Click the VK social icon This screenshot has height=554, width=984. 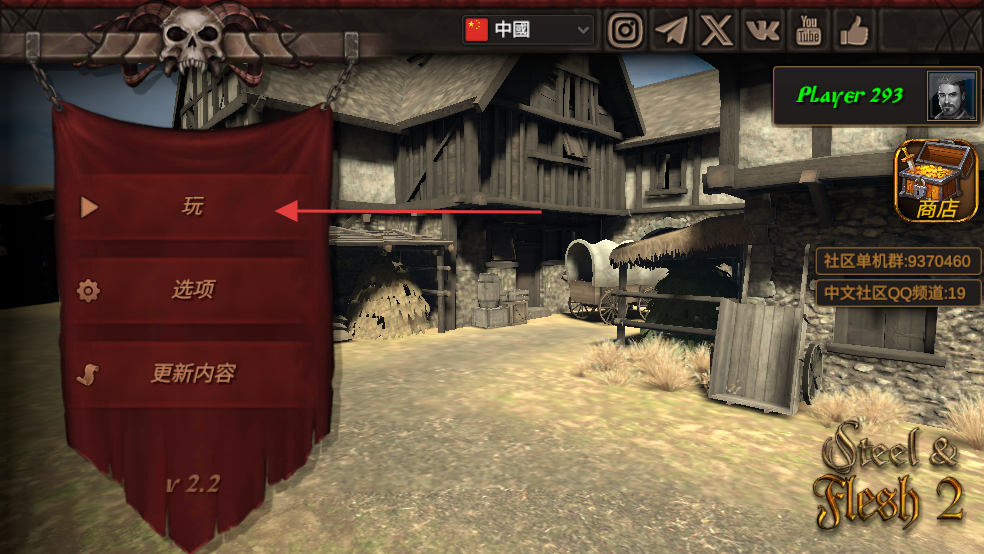(762, 30)
